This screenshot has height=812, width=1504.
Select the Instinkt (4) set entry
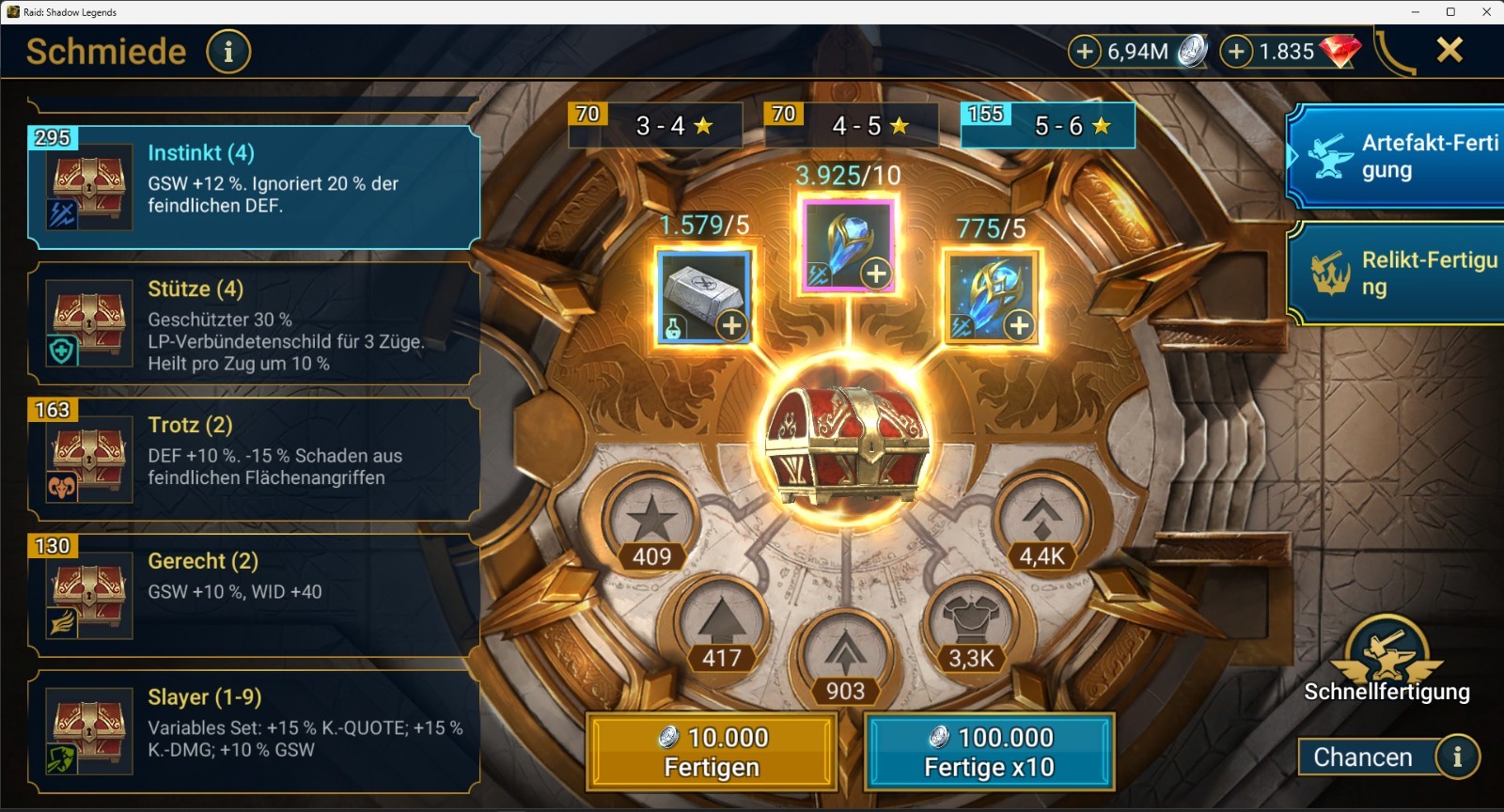click(254, 188)
